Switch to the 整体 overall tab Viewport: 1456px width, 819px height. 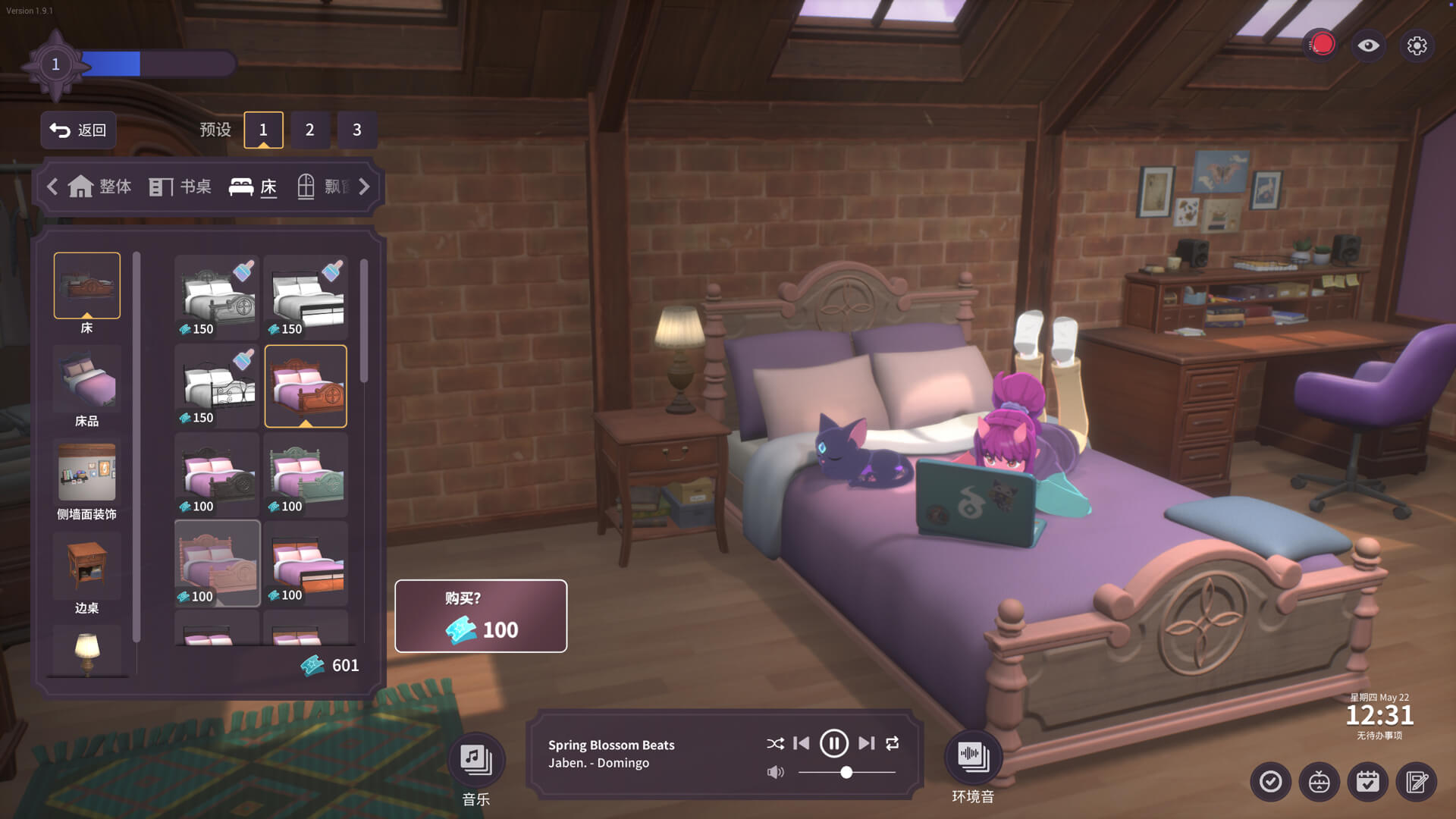100,187
